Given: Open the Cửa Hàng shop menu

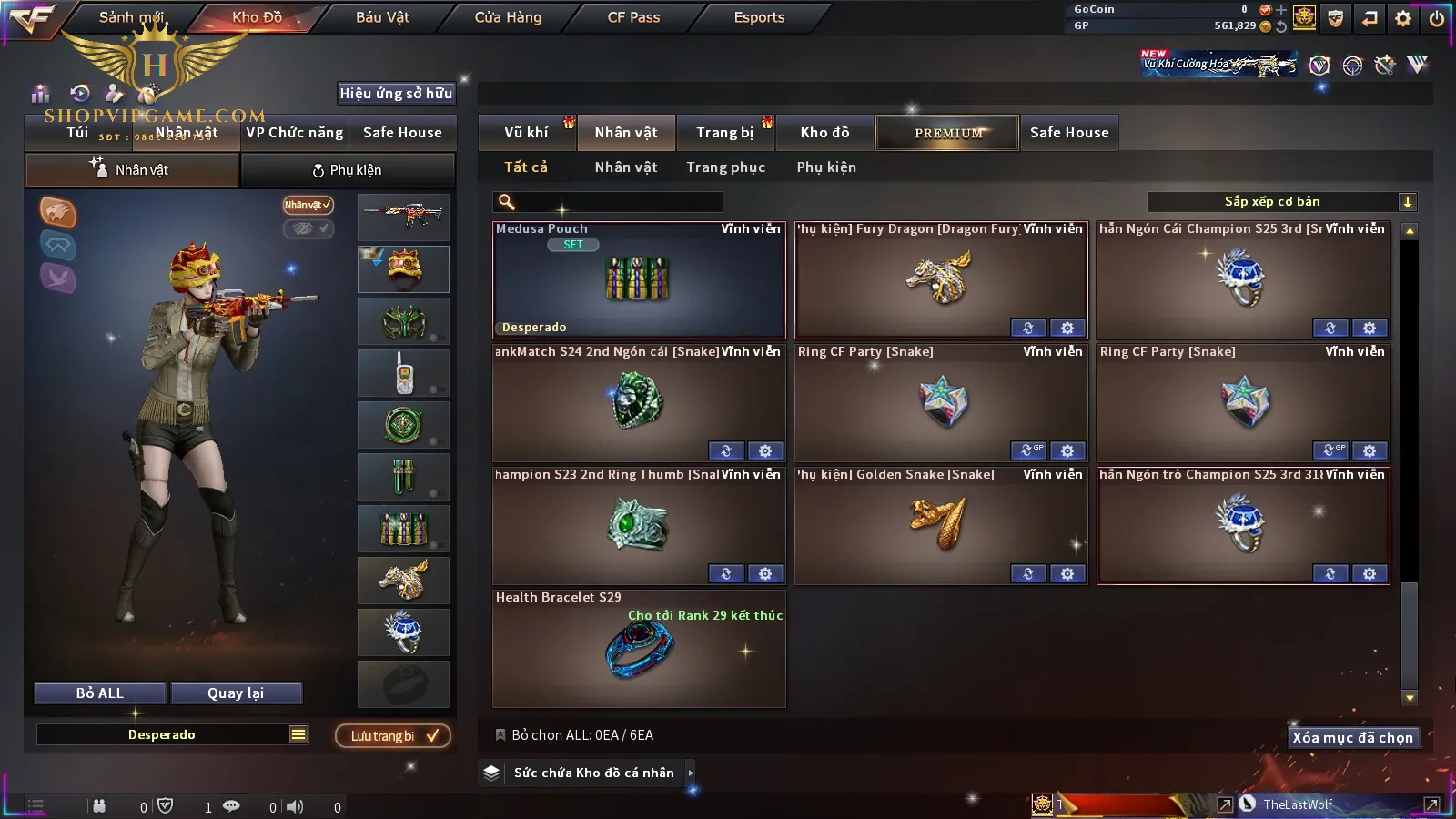Looking at the screenshot, I should coord(508,17).
